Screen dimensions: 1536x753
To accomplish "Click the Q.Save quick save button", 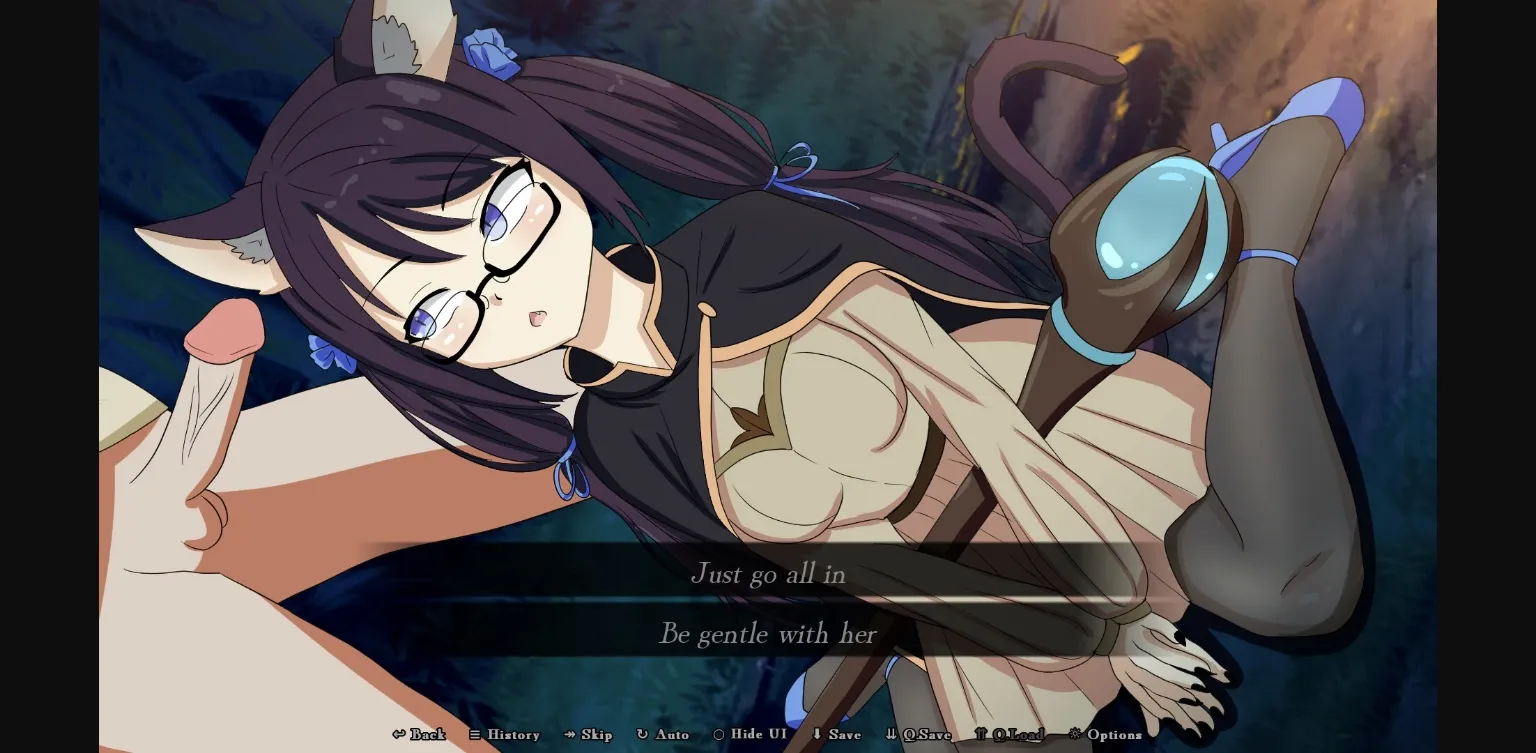I will coord(918,735).
